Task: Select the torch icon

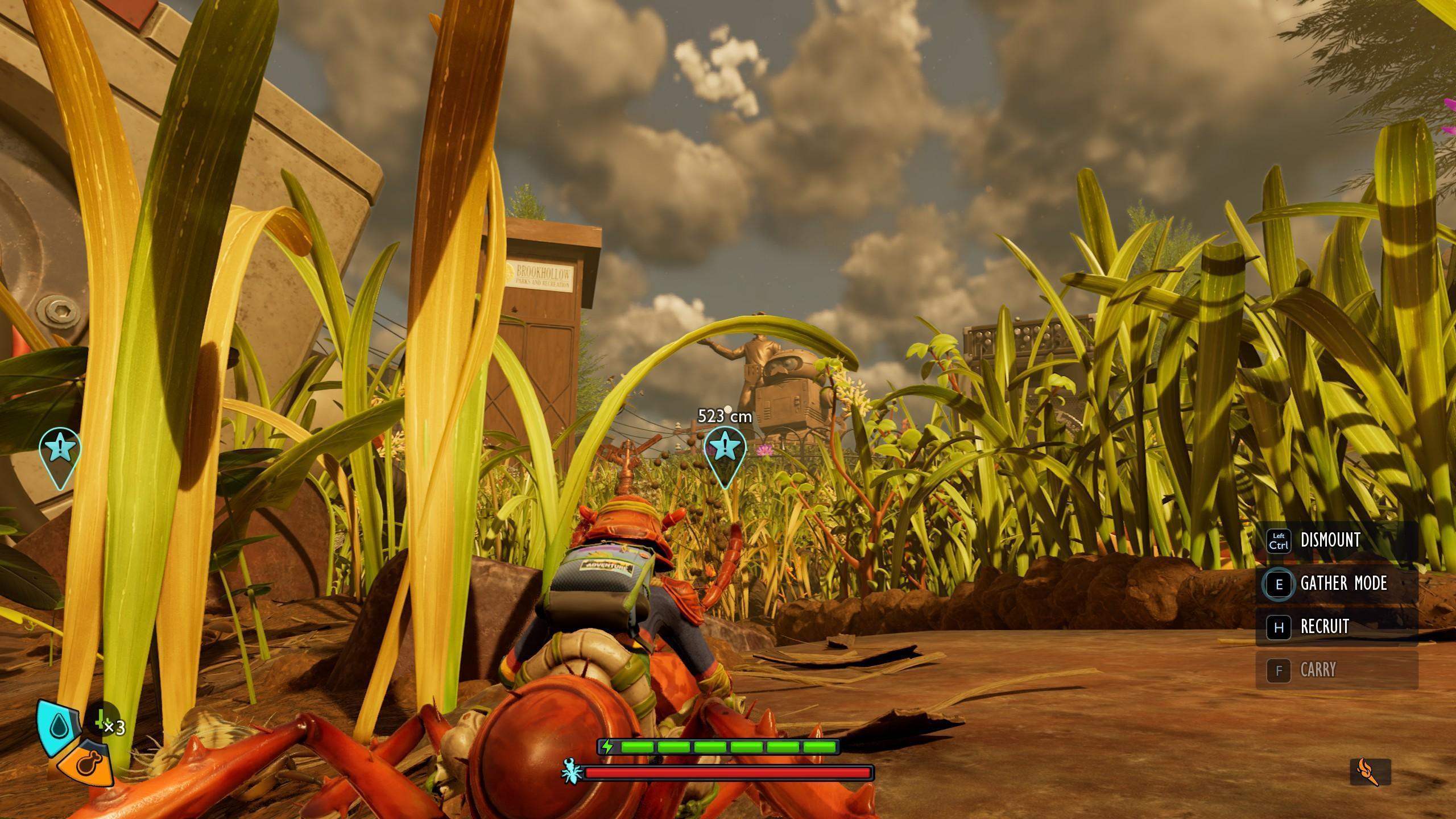Action: pyautogui.click(x=1370, y=772)
